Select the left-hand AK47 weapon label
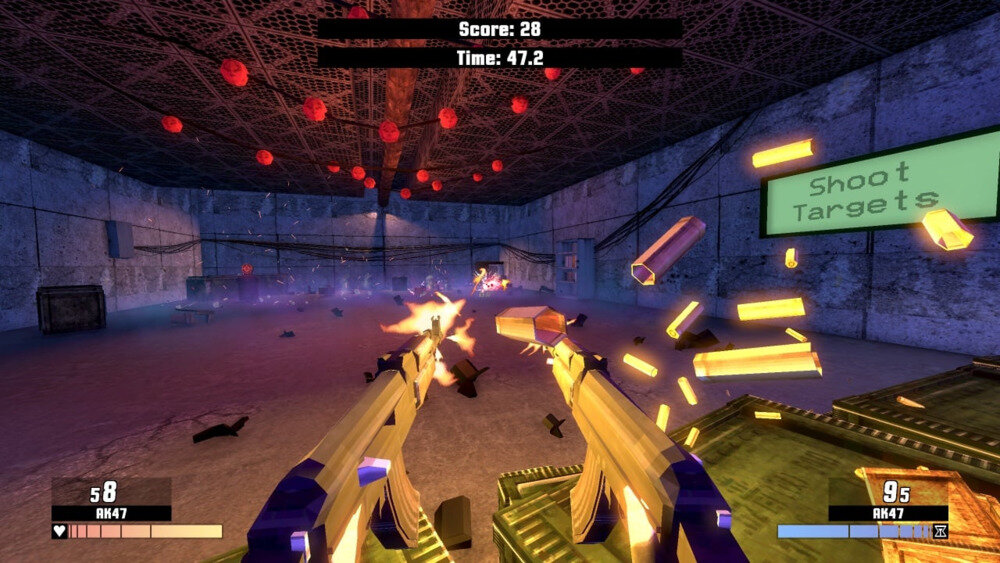The width and height of the screenshot is (1000, 563). (111, 513)
